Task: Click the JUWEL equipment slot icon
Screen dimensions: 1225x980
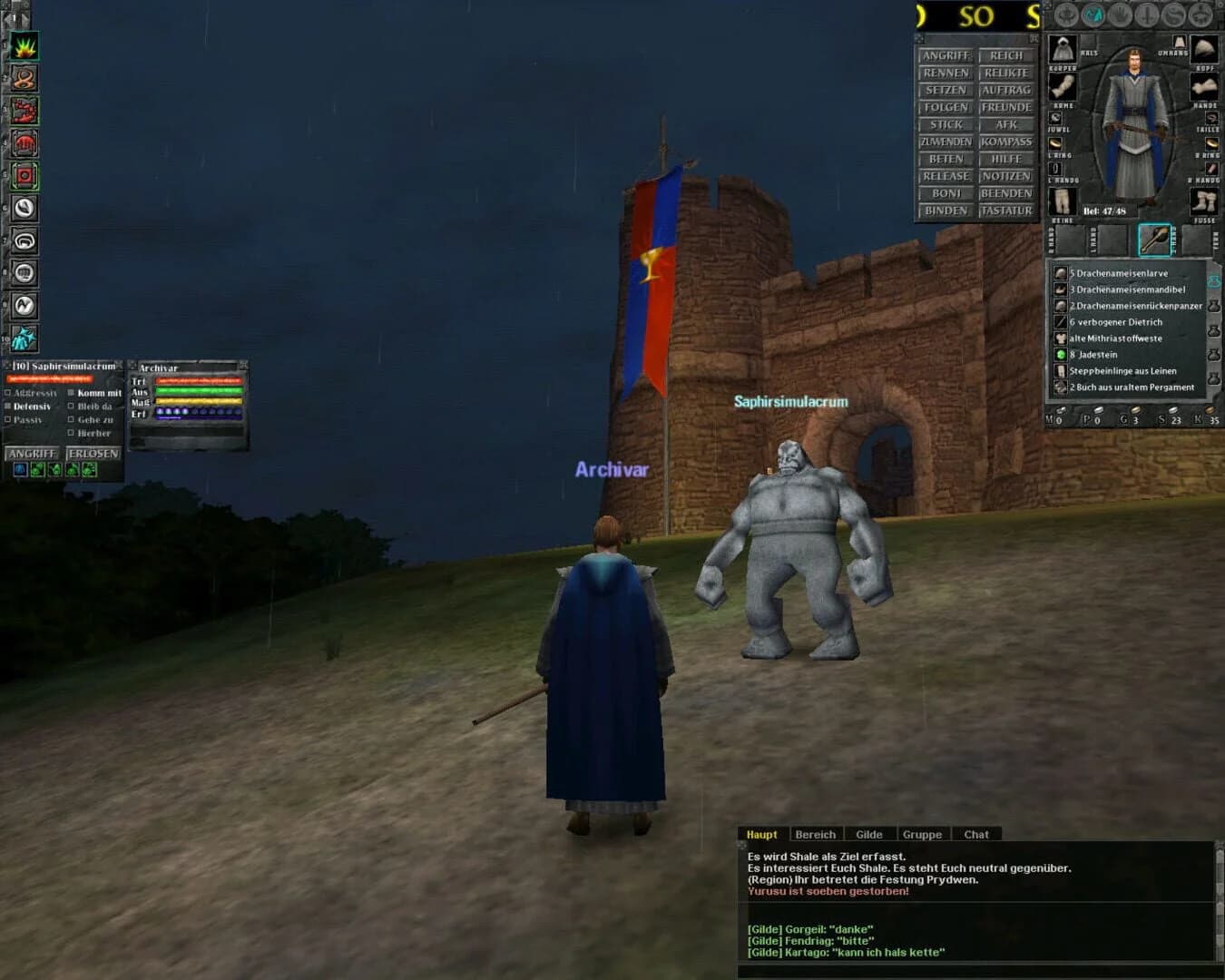Action: click(x=1055, y=118)
